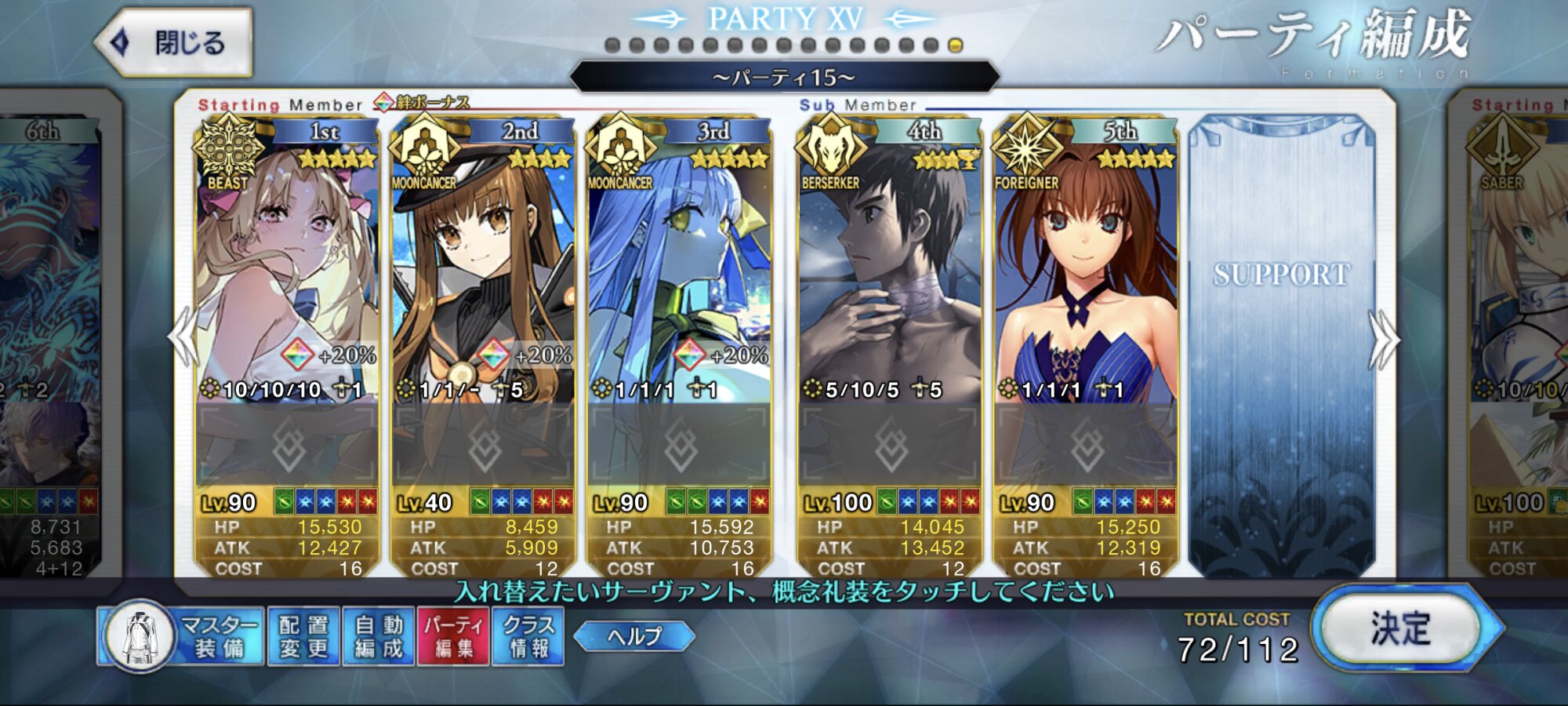Open the マスター装備 master equipment menu

coord(182,636)
